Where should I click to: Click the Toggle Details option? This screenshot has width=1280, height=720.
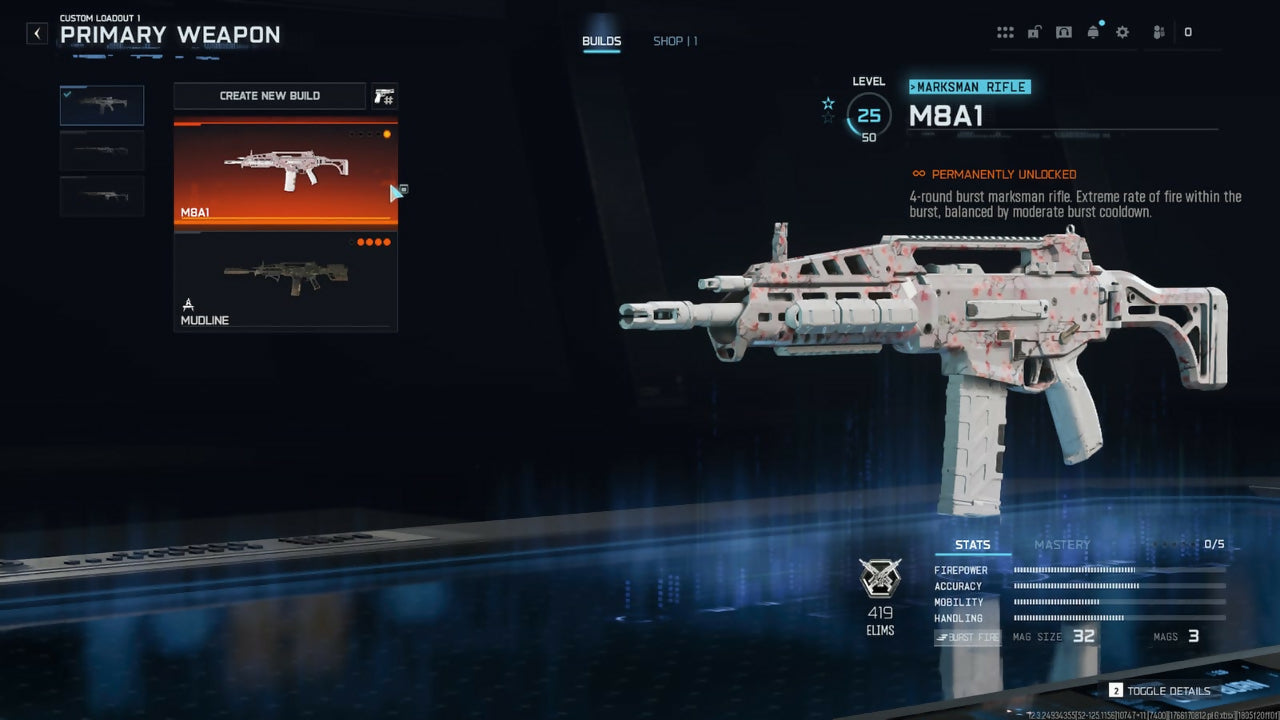pos(1160,691)
